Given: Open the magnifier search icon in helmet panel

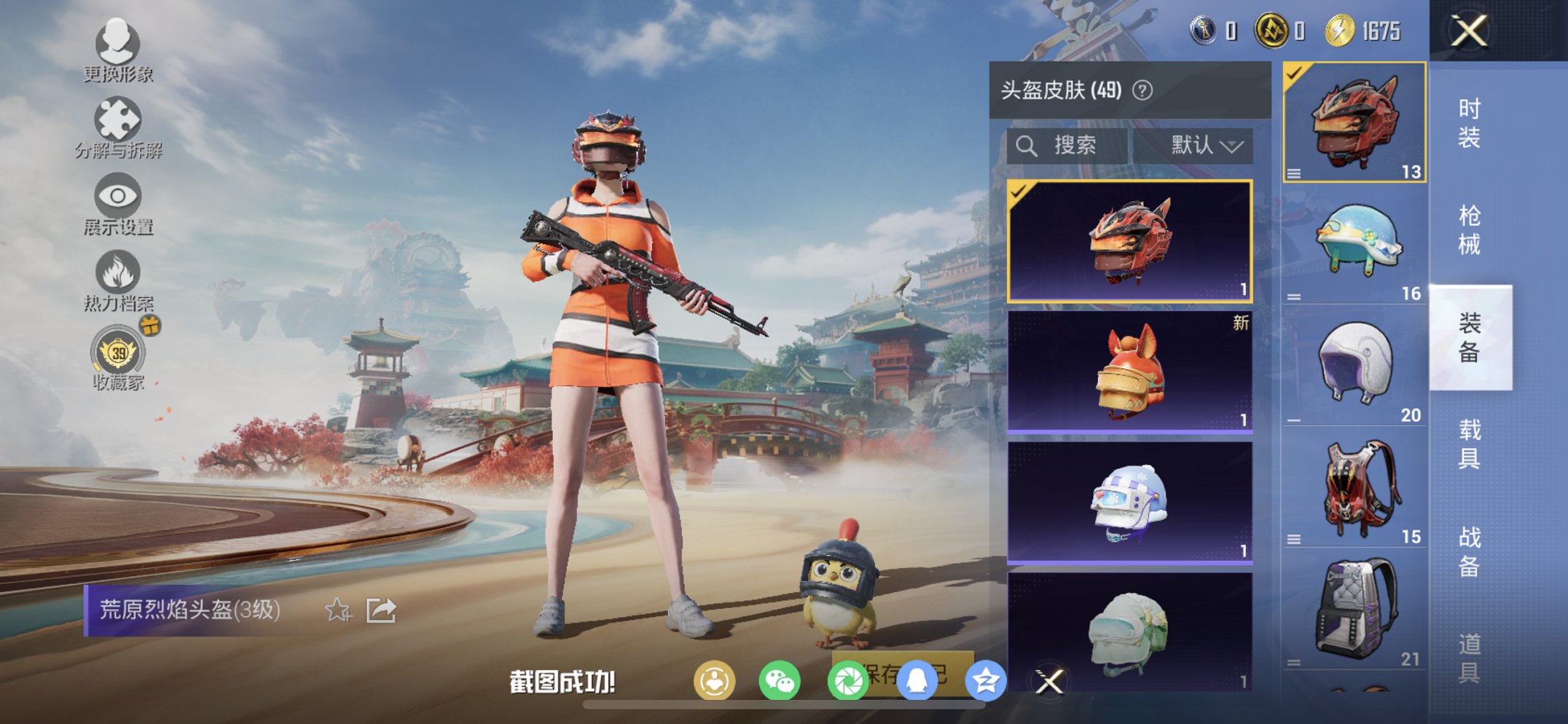Looking at the screenshot, I should [1028, 145].
